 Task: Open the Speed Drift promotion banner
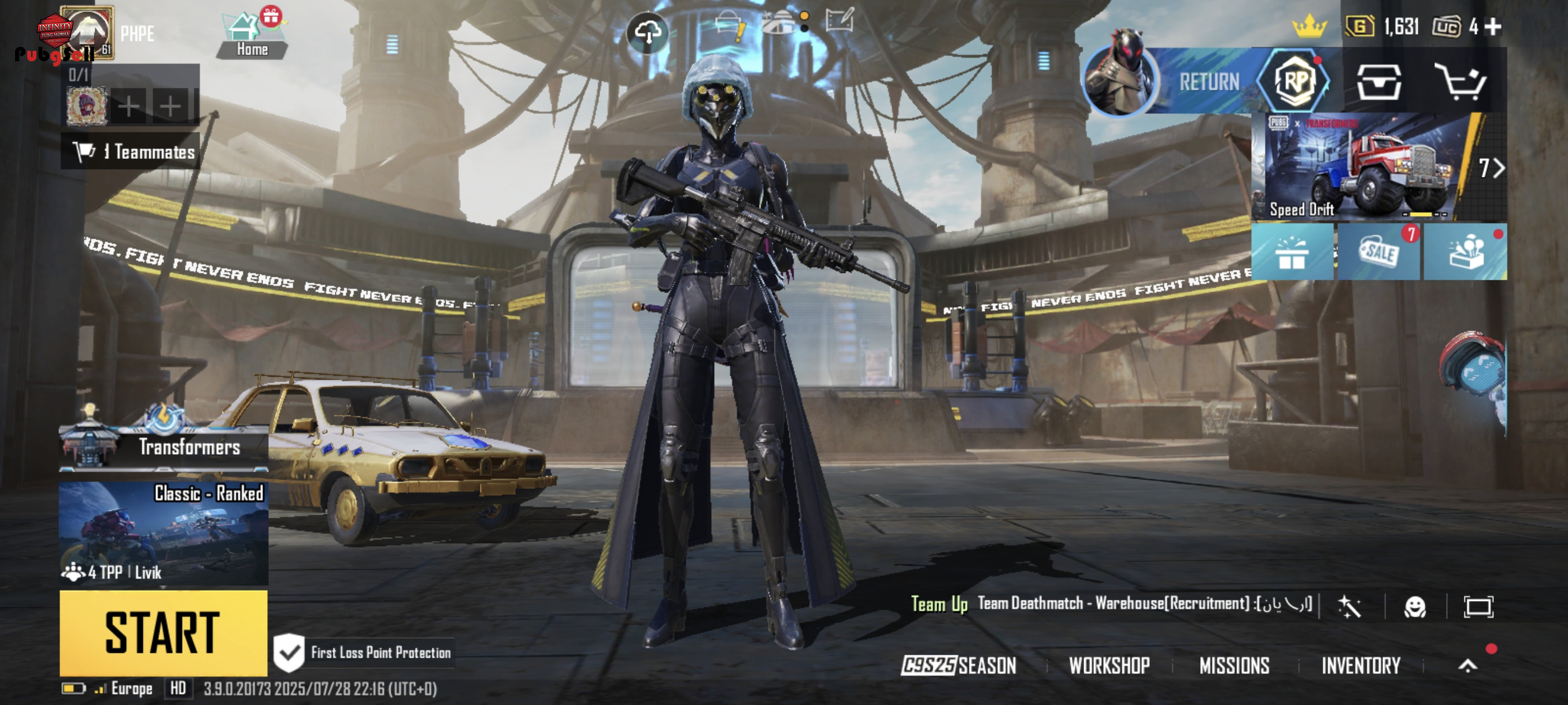pos(1379,166)
